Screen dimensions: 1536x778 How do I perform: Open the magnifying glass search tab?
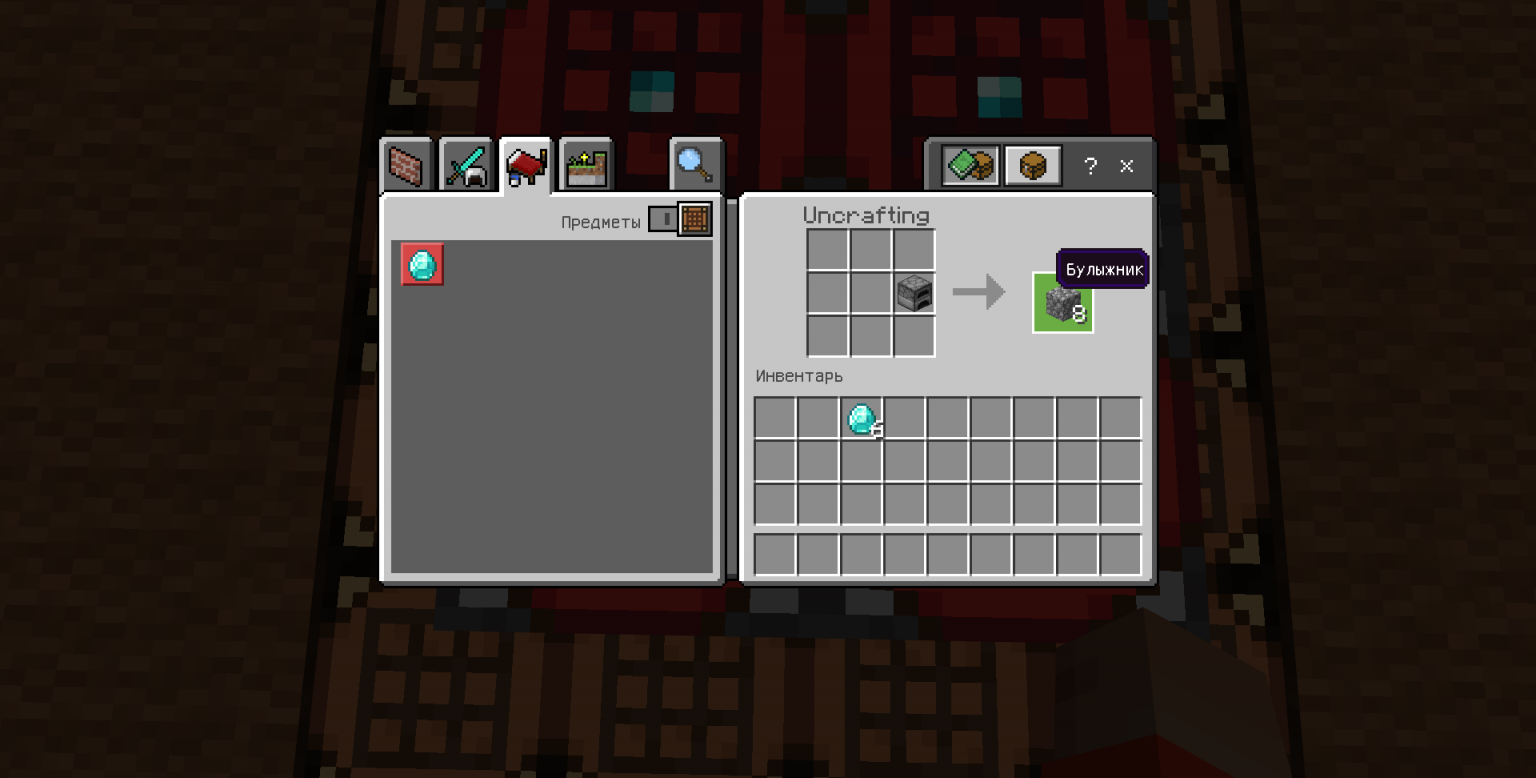coord(695,165)
